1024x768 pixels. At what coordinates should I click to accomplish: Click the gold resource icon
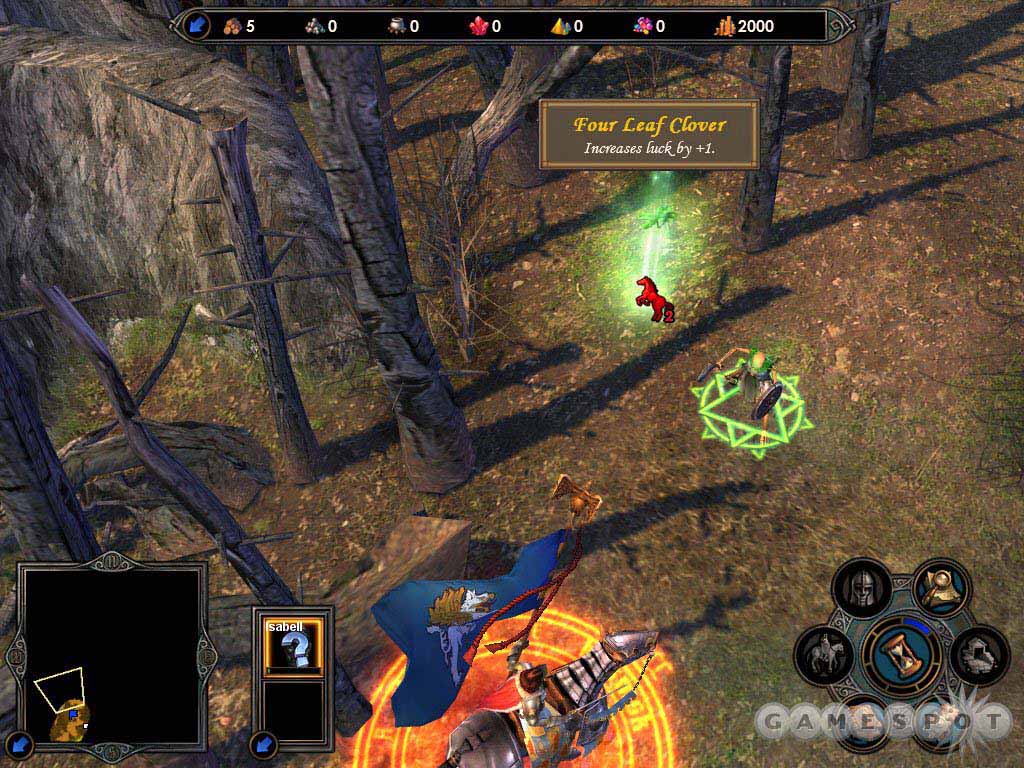[723, 26]
